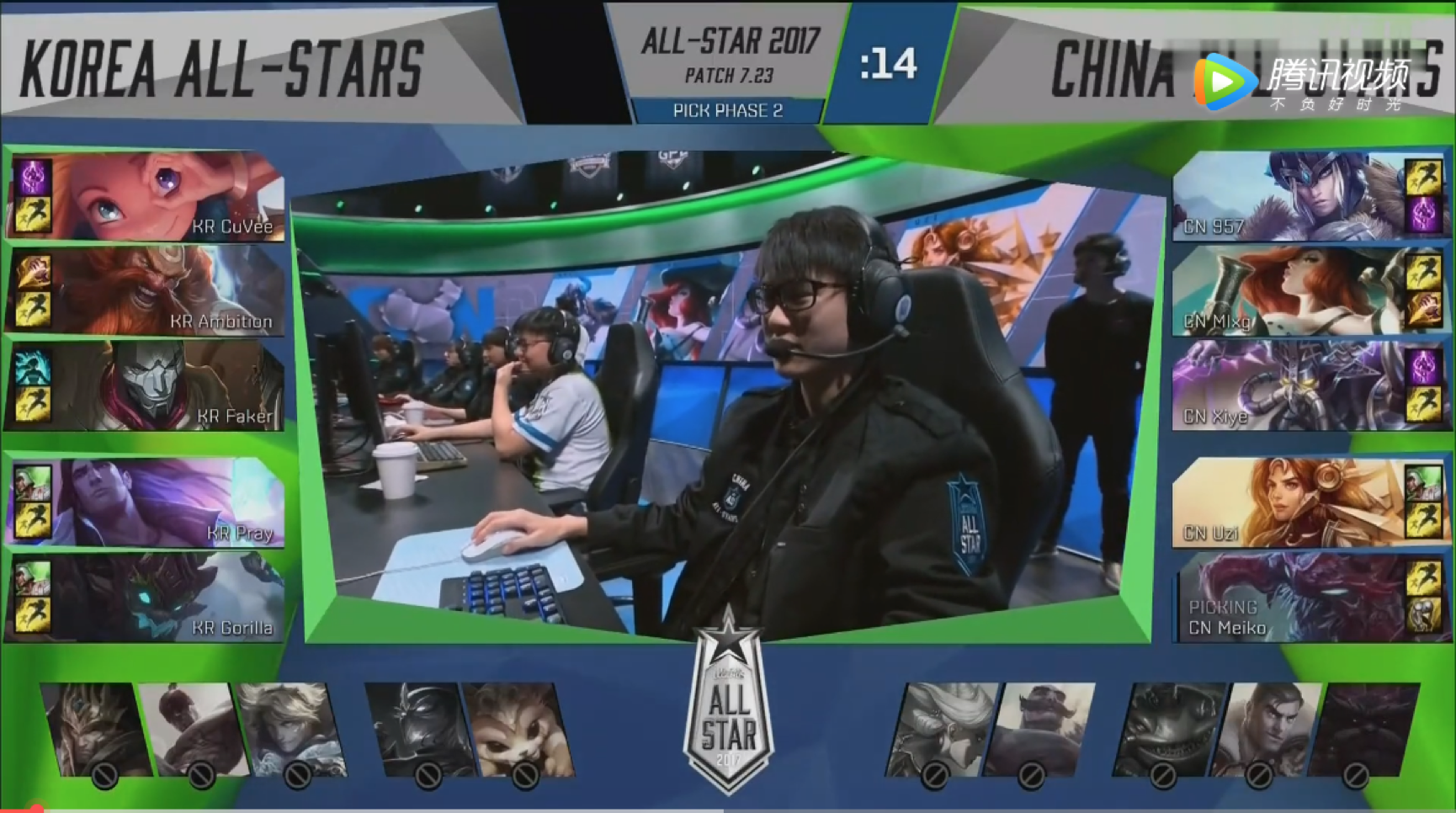Click the banned Lee Sin portrait
Screen dimensions: 1456x813
coord(192,729)
